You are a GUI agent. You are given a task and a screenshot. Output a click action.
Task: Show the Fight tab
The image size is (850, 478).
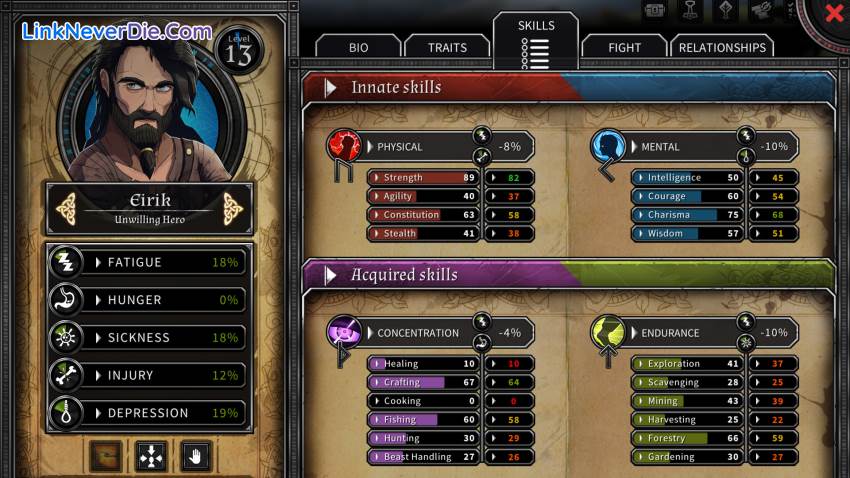(x=625, y=47)
